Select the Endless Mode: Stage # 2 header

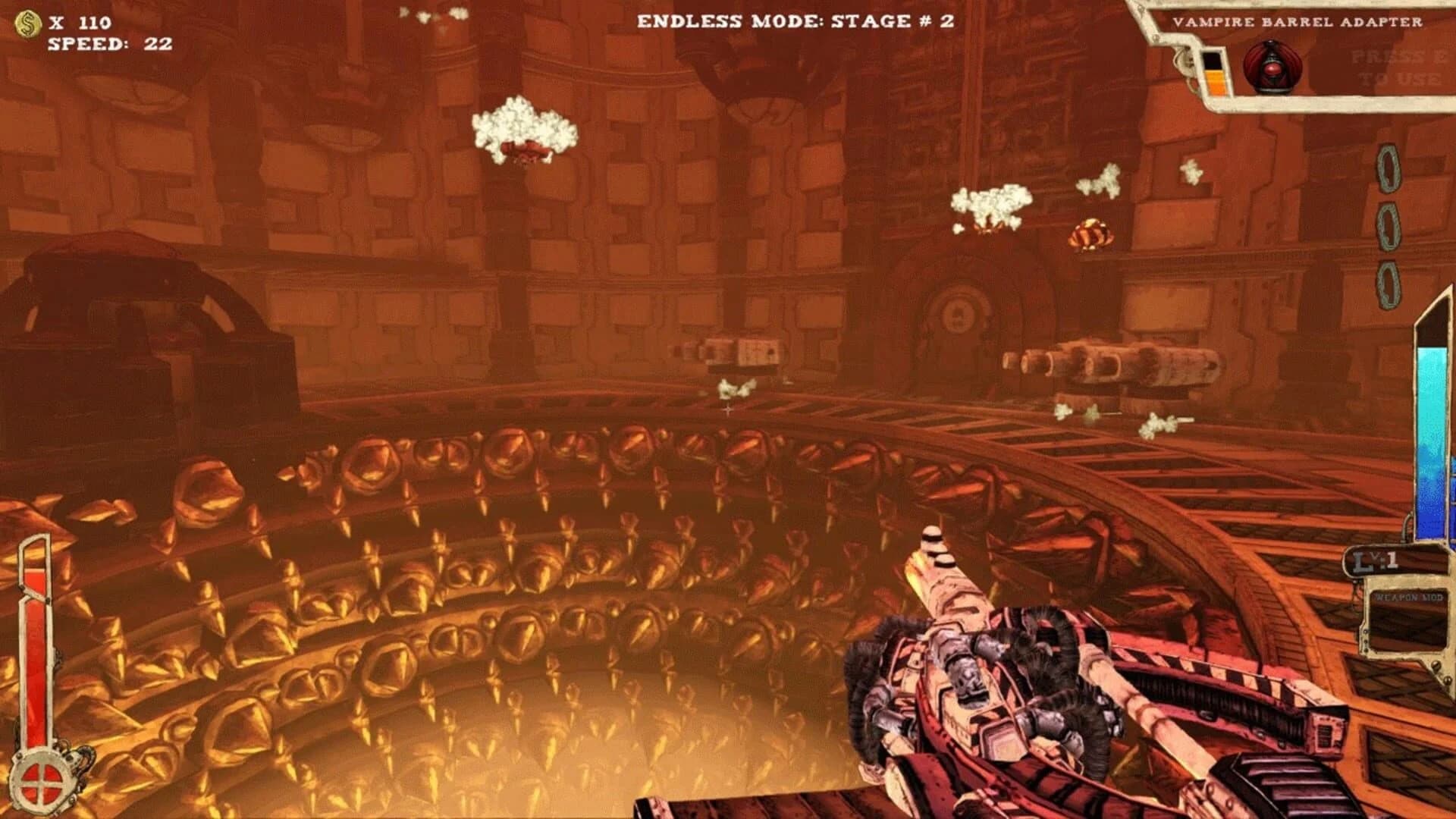pyautogui.click(x=796, y=22)
